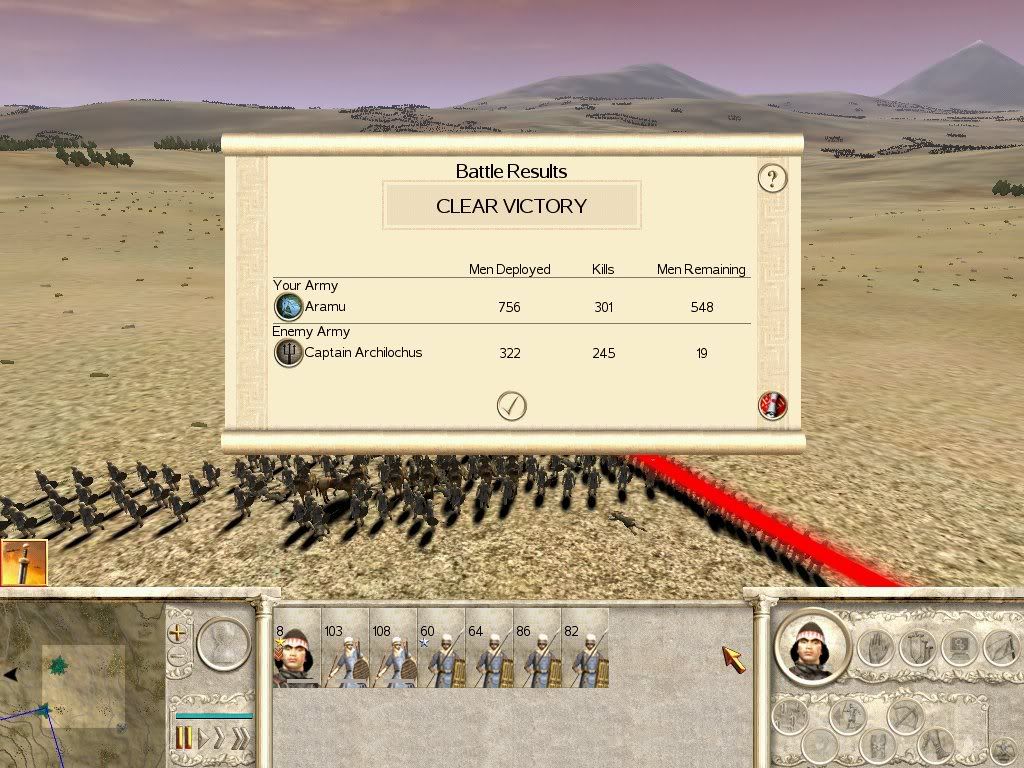Confirm battle results with the checkmark button
The width and height of the screenshot is (1024, 768).
[511, 405]
